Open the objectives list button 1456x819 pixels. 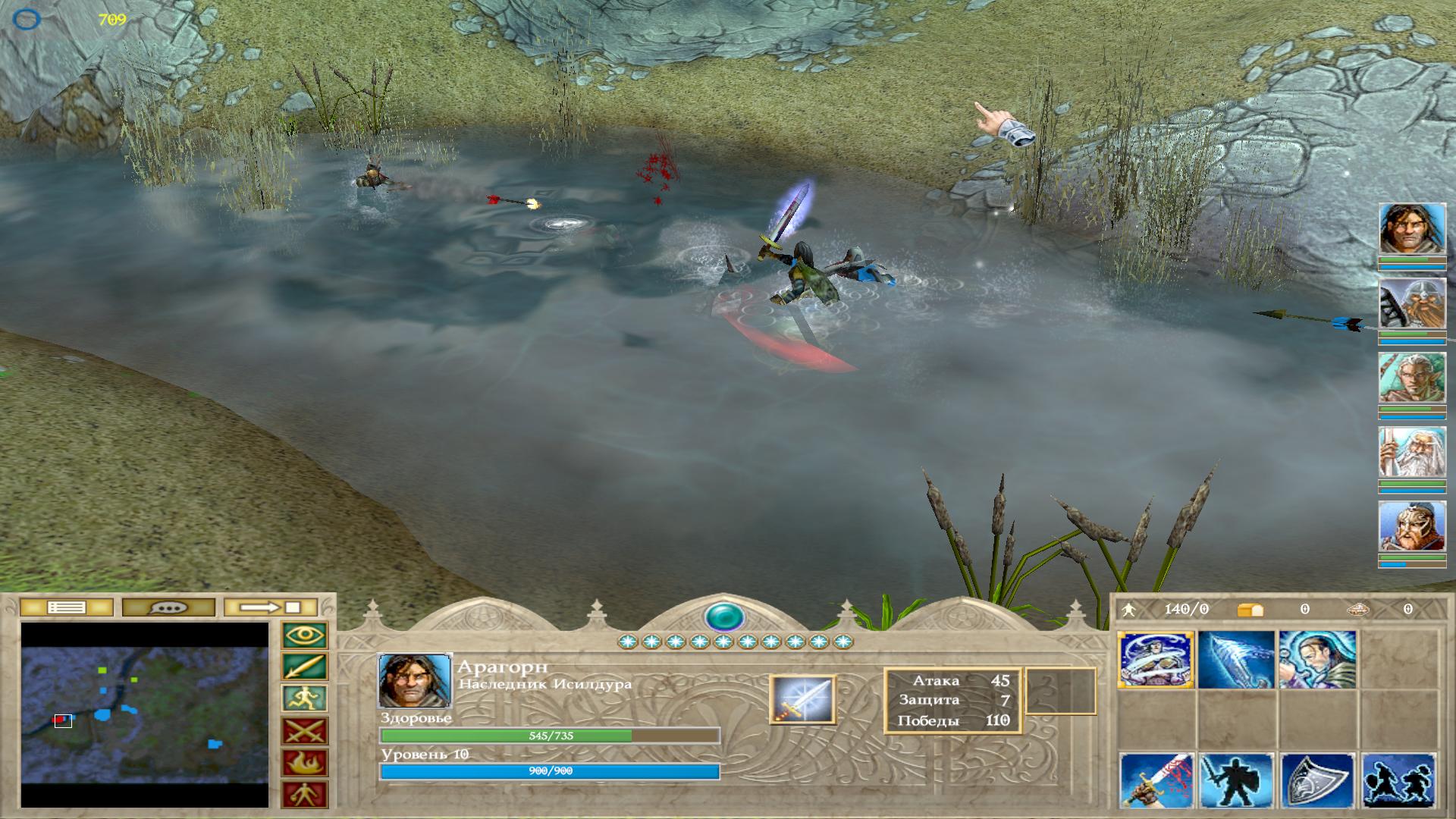point(66,607)
